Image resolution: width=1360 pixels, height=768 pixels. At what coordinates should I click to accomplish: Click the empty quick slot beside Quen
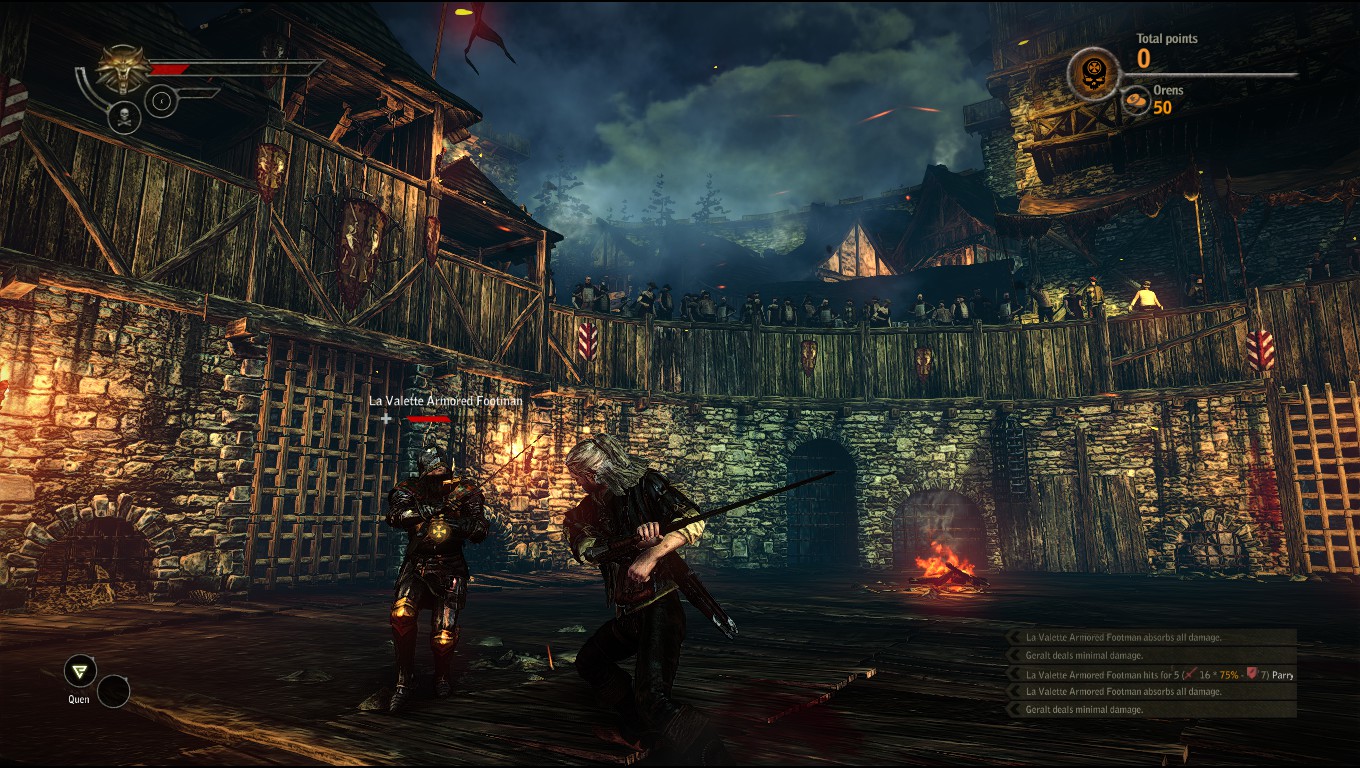coord(113,691)
